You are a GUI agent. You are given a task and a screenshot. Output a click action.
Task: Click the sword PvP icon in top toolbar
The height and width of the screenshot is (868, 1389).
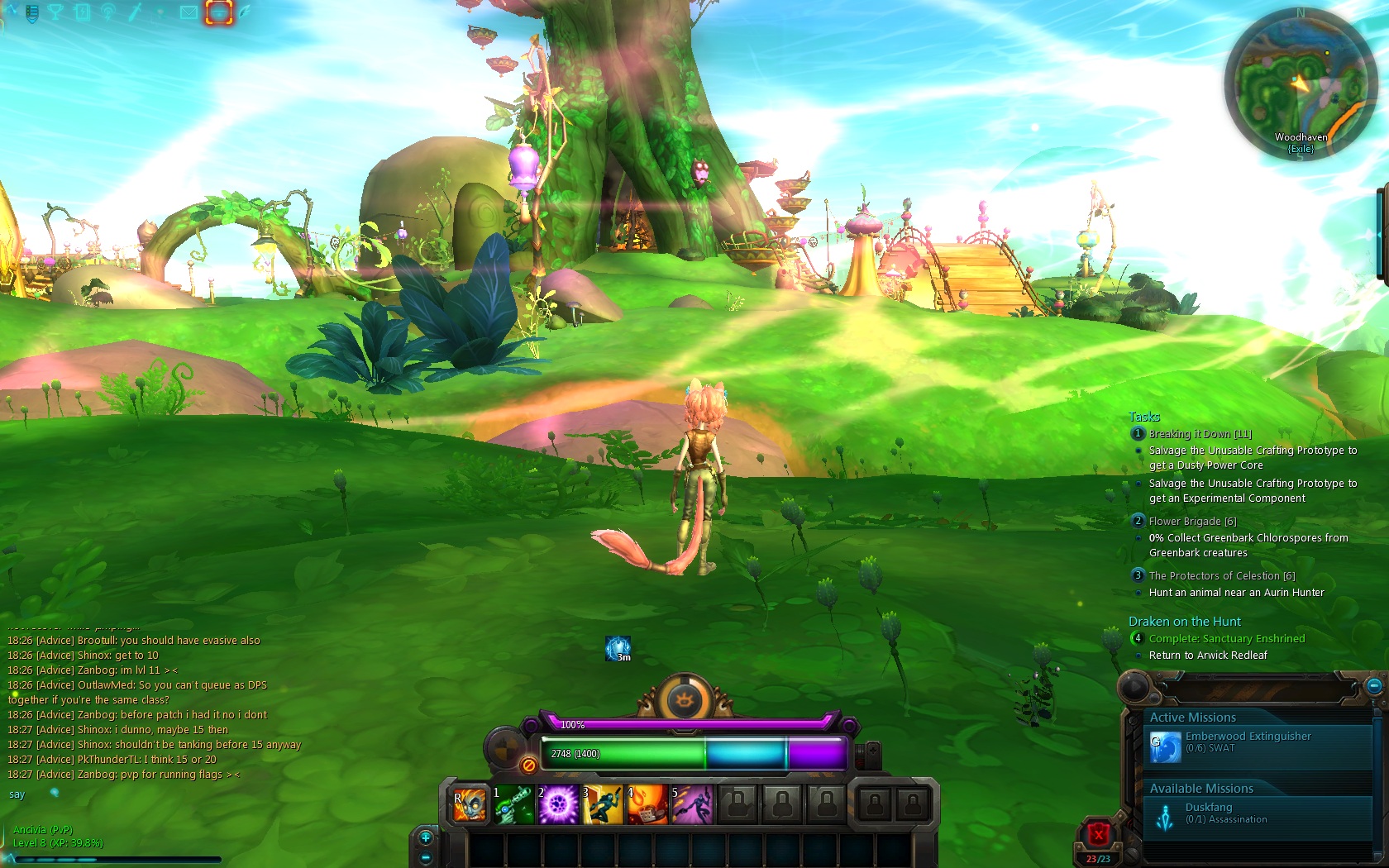pos(134,12)
